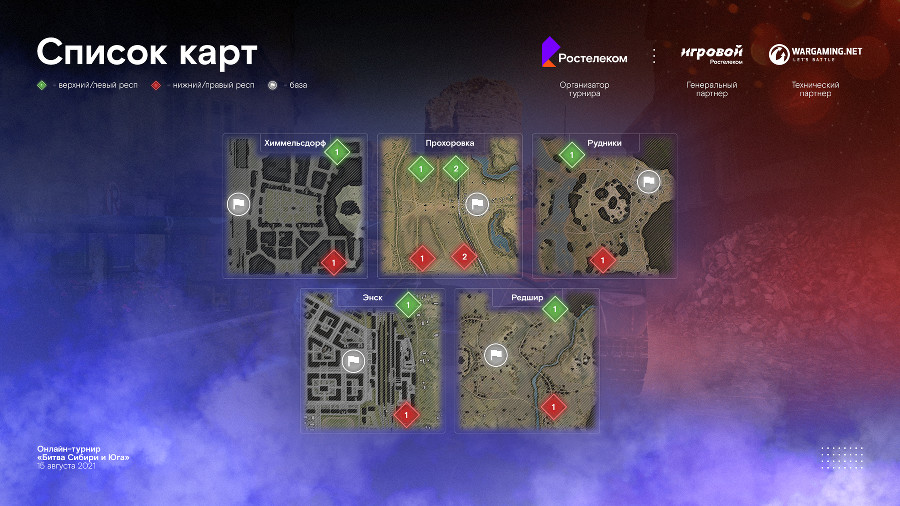This screenshot has height=506, width=900.
Task: Click the base flag marker on Химмельсдорф
Action: coord(238,204)
